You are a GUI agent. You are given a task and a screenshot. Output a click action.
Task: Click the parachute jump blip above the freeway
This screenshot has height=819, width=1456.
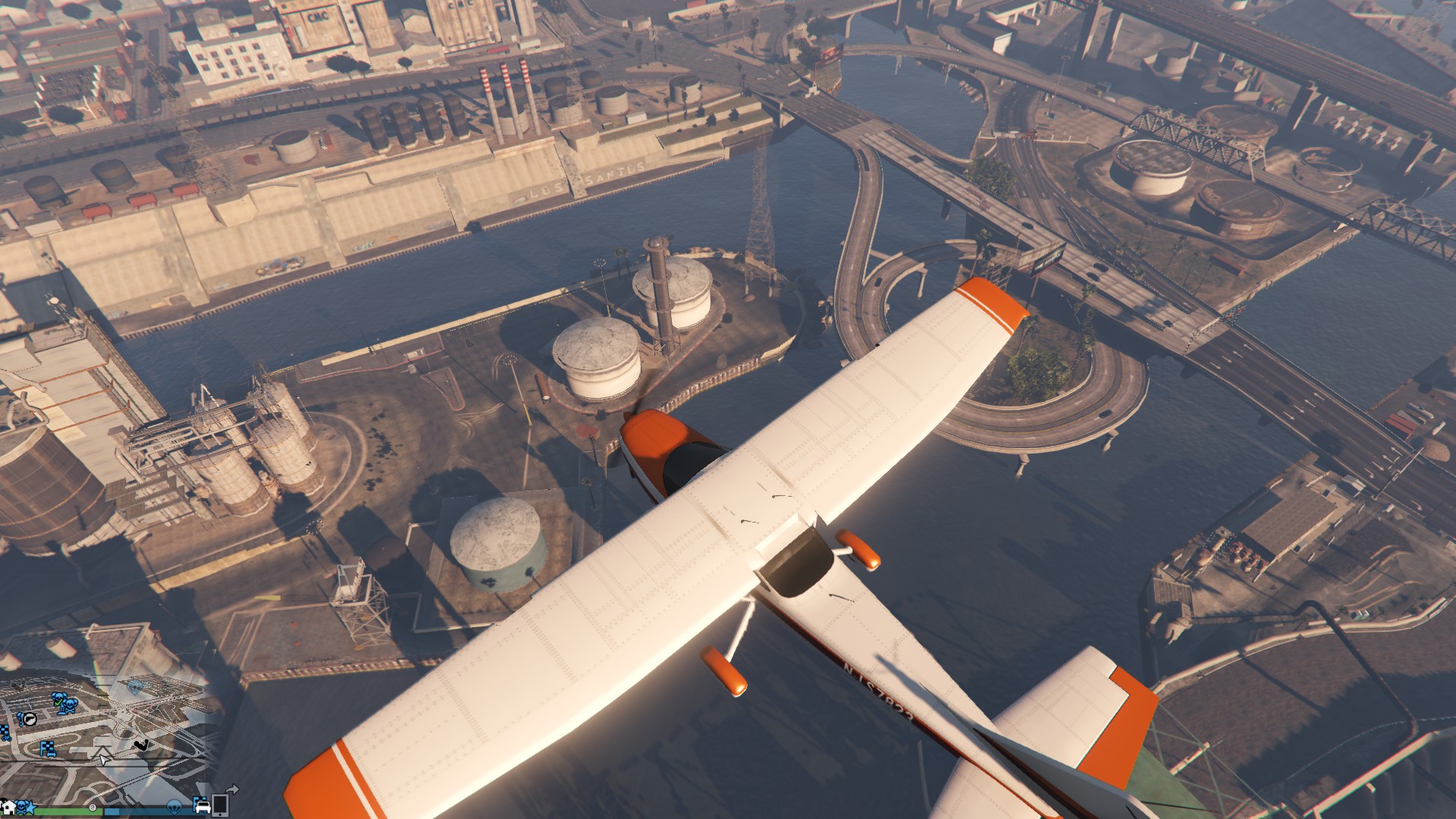pyautogui.click(x=135, y=688)
